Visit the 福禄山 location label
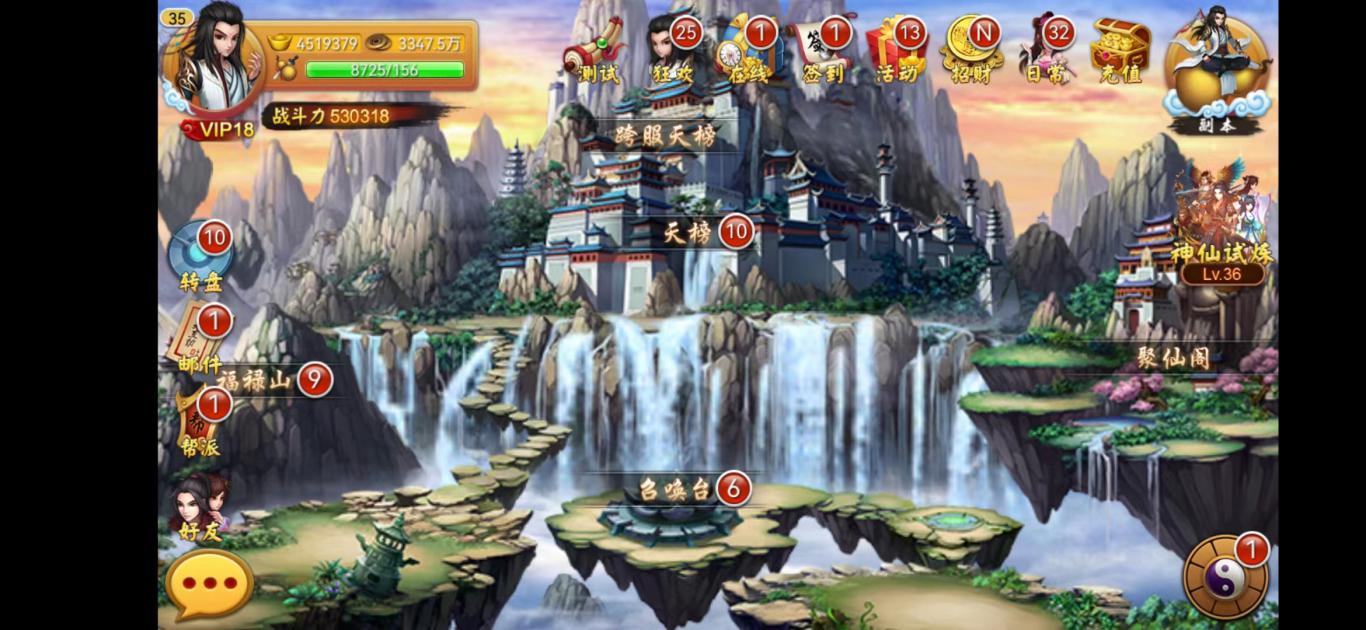The height and width of the screenshot is (630, 1366). 255,380
